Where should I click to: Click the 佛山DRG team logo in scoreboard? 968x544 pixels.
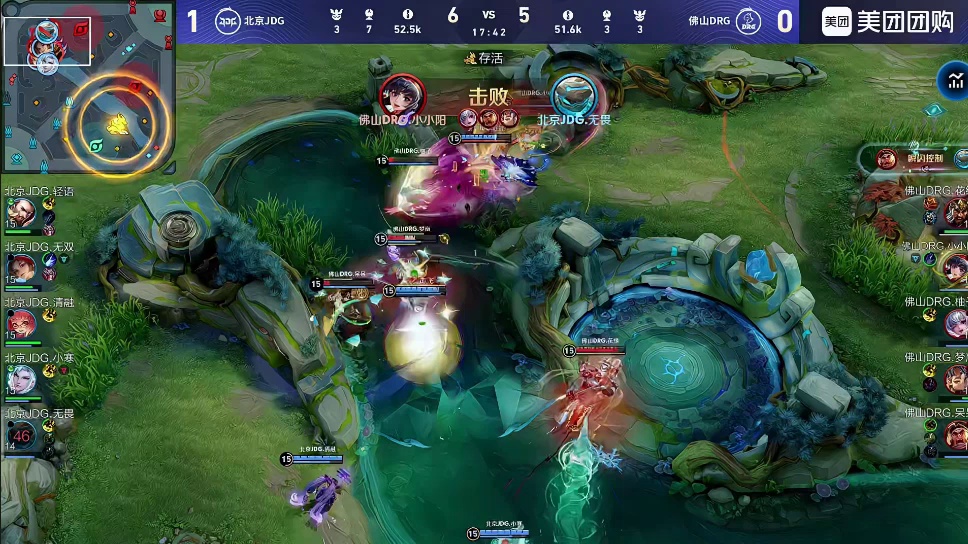(x=745, y=22)
